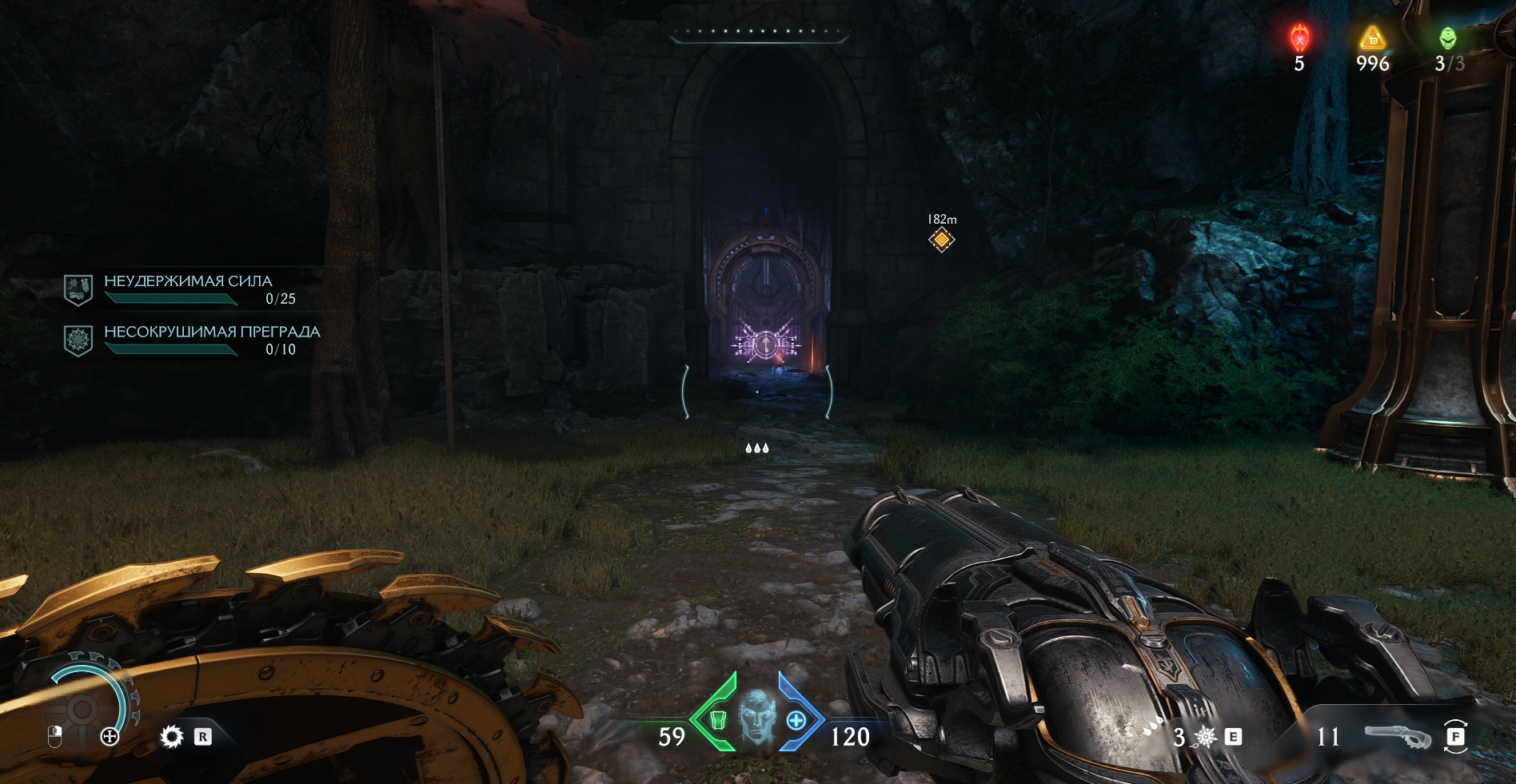Select the green armor icon

click(717, 721)
